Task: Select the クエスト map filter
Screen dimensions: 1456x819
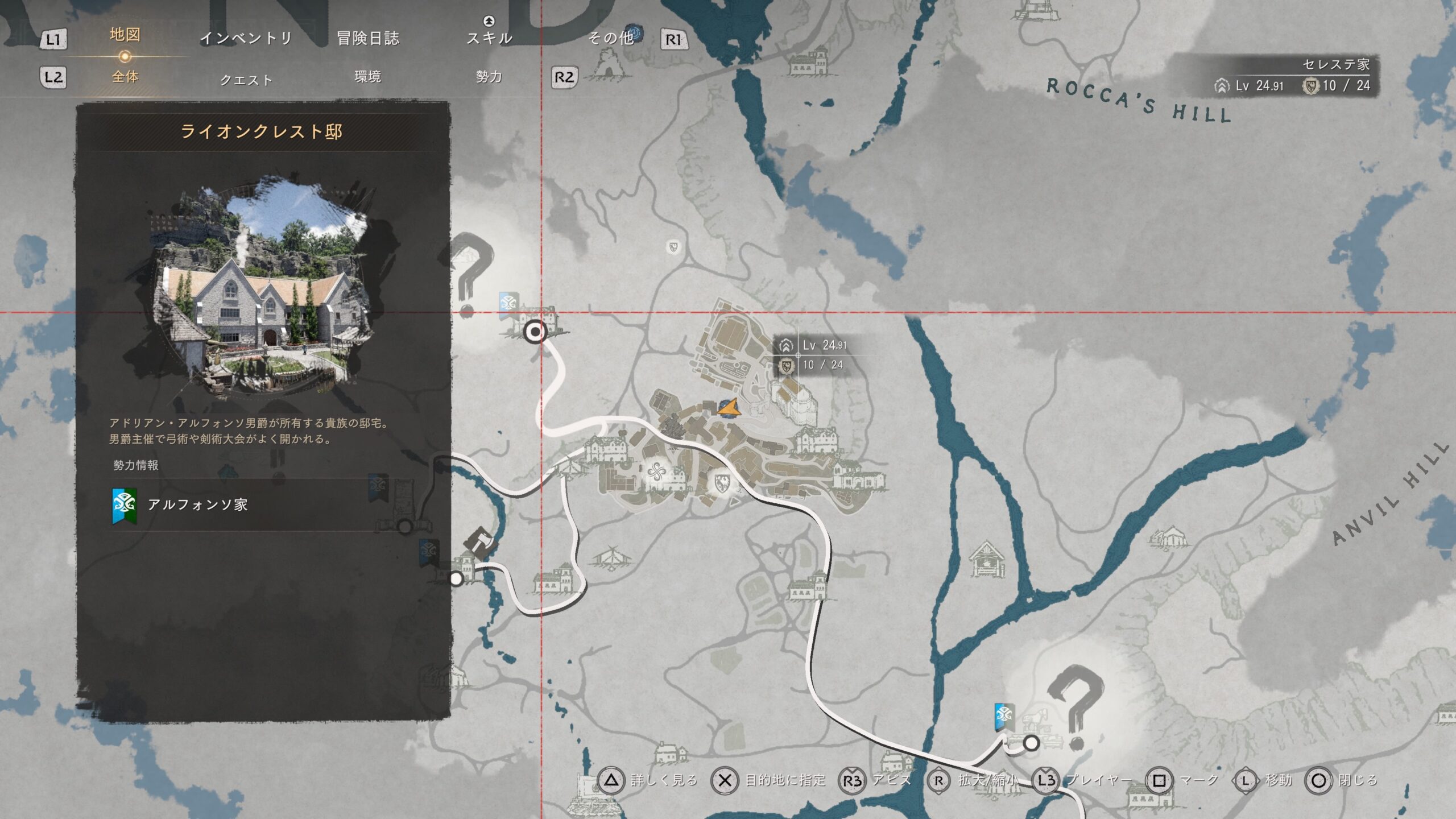Action: pyautogui.click(x=246, y=80)
